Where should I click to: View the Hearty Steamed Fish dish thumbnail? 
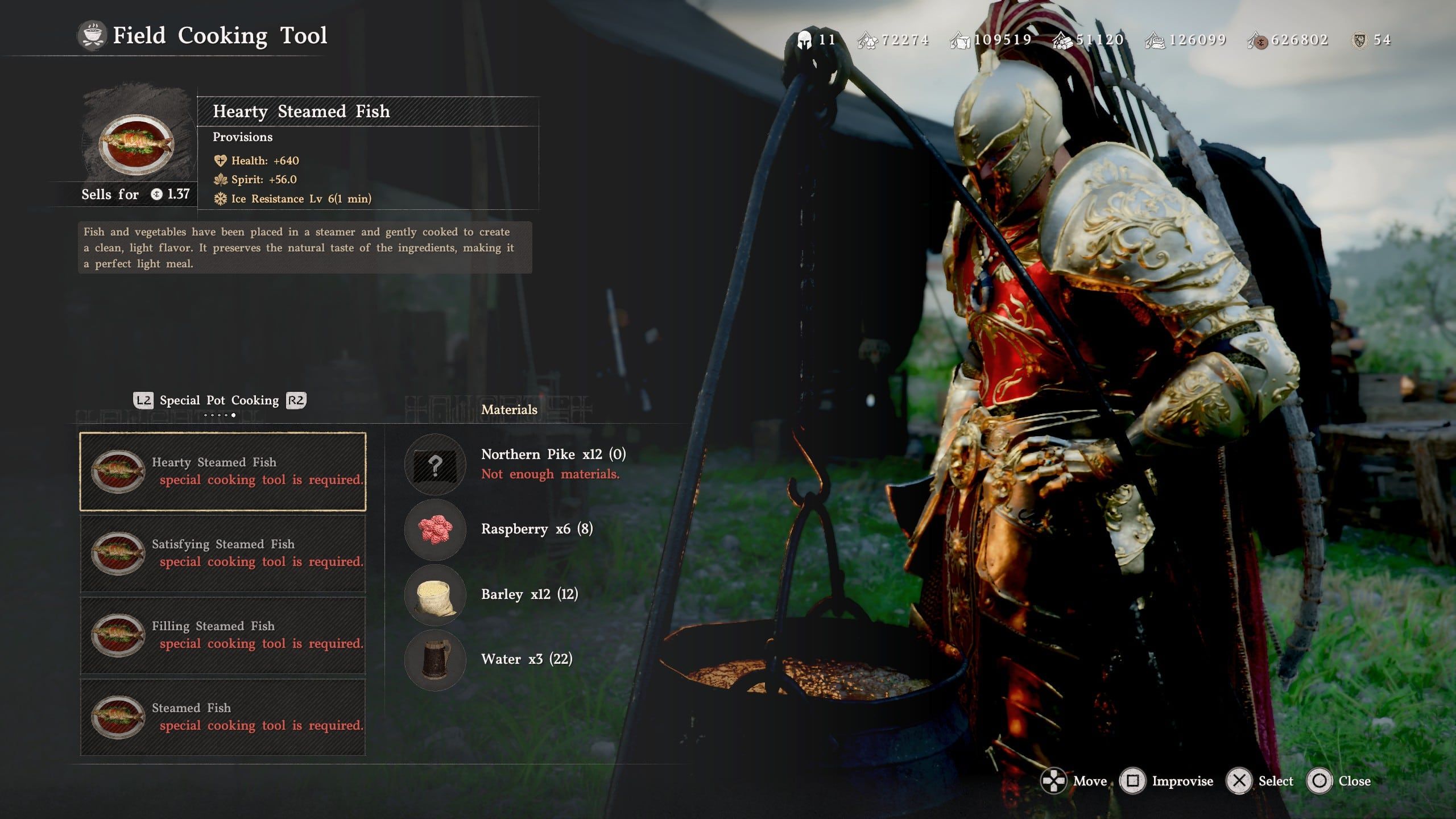(136, 144)
